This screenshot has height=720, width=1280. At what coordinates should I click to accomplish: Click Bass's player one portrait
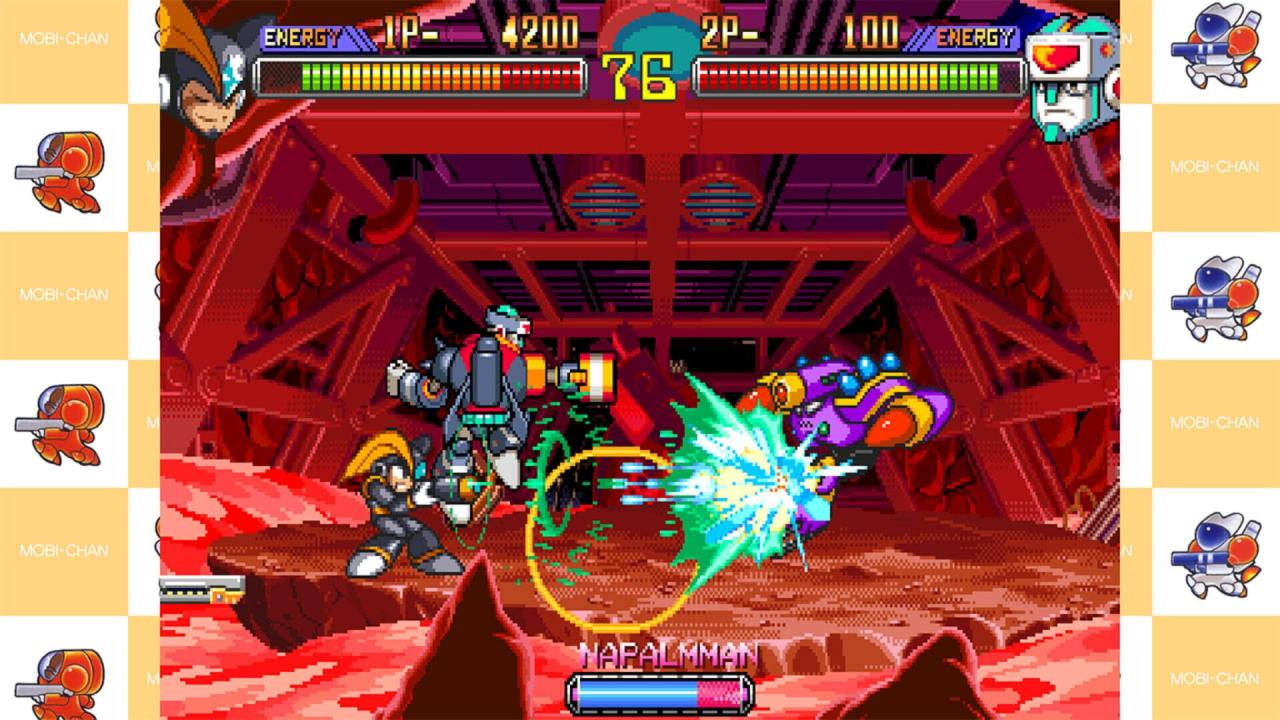205,68
